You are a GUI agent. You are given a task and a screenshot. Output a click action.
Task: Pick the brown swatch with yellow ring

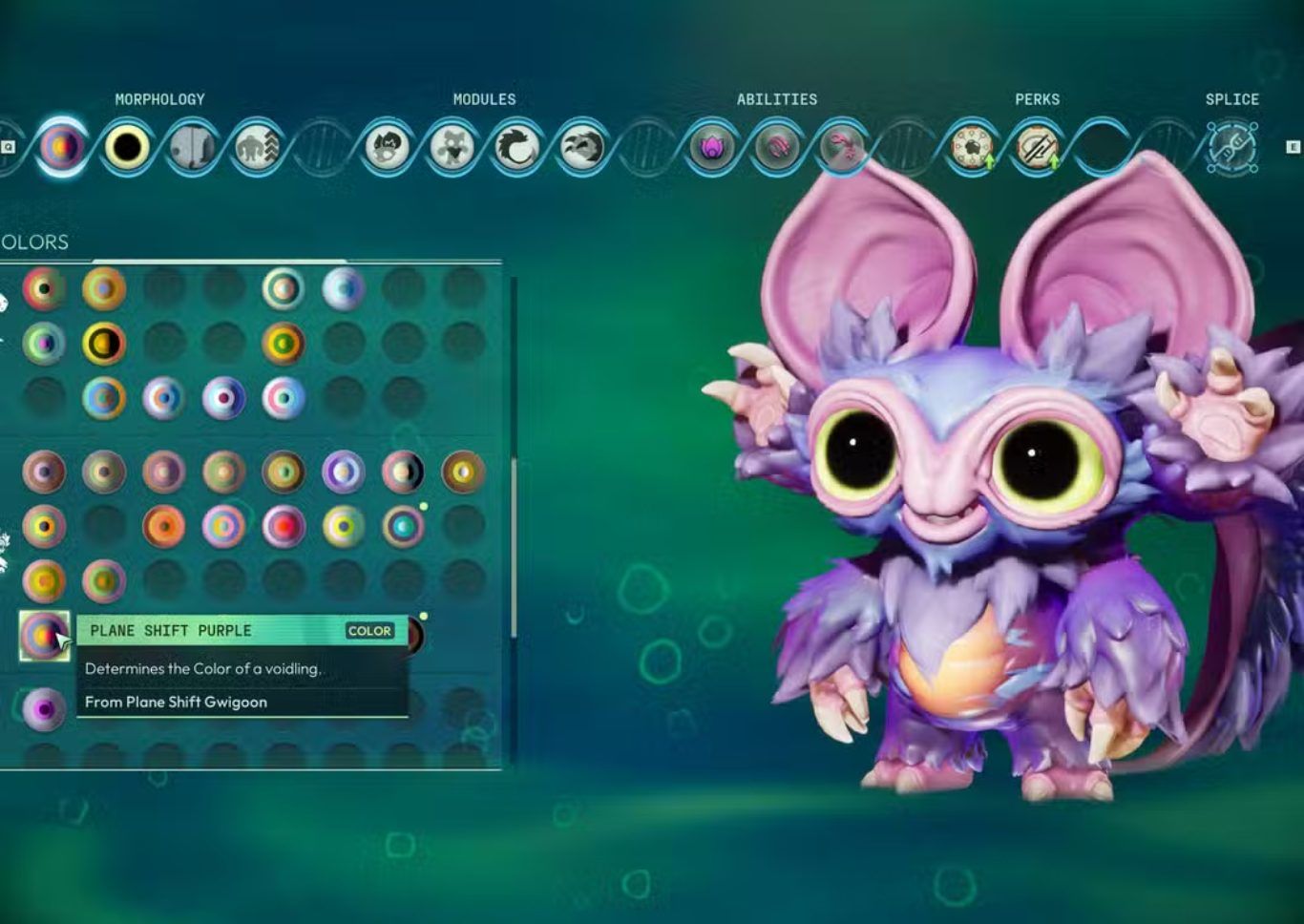coord(463,472)
